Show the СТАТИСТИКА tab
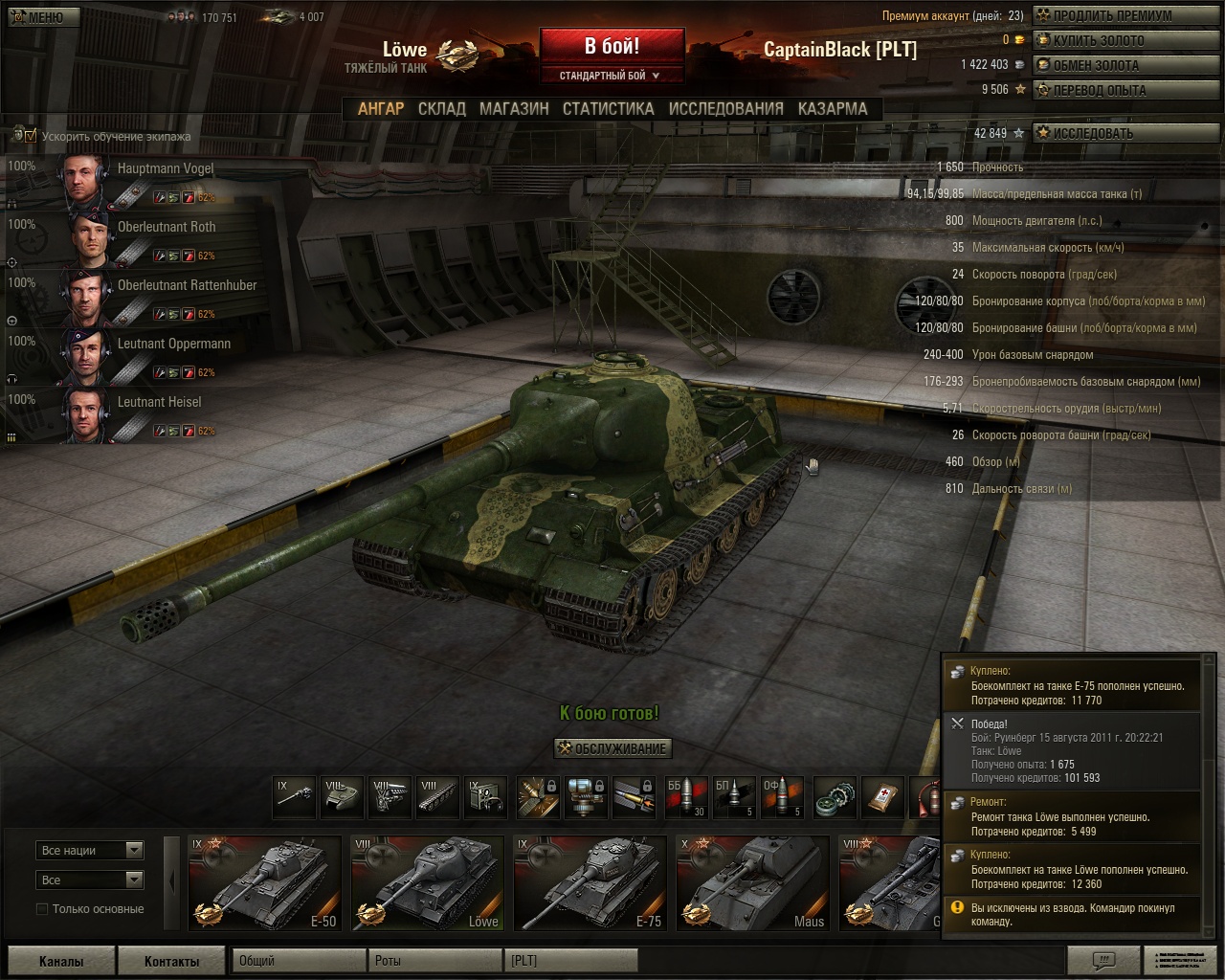 click(608, 109)
